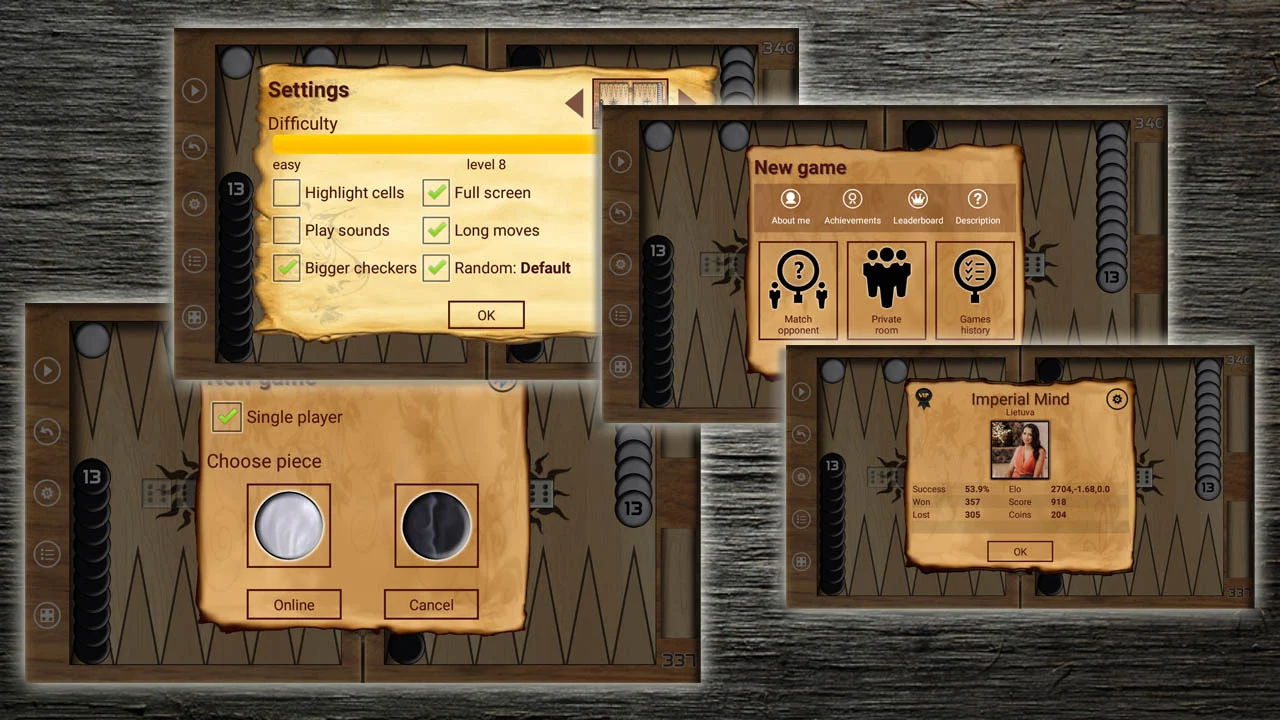Screen dimensions: 1280x720
Task: Choose the black checker piece
Action: coord(436,525)
